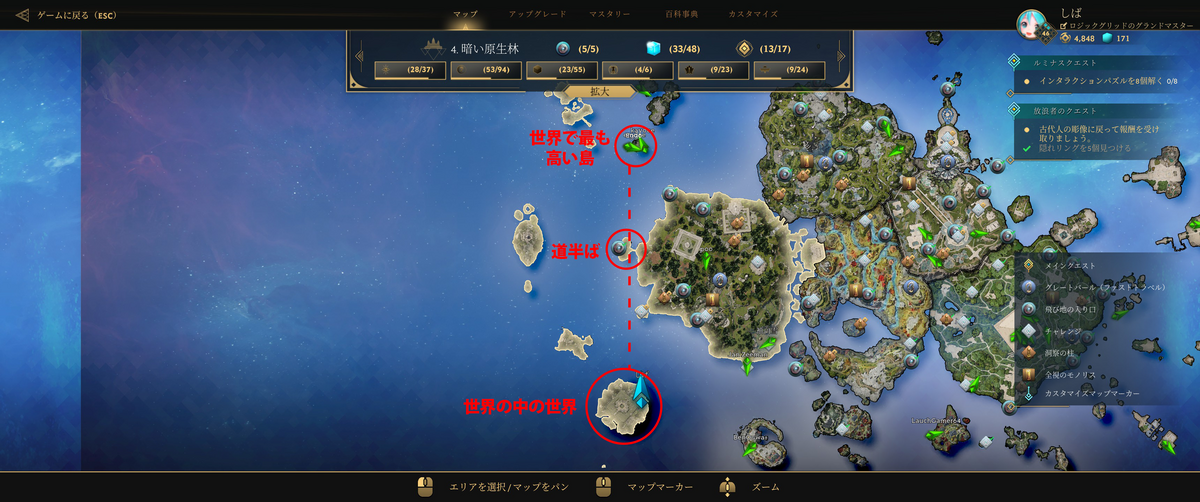Switch to the マスタリー tab

tap(610, 14)
